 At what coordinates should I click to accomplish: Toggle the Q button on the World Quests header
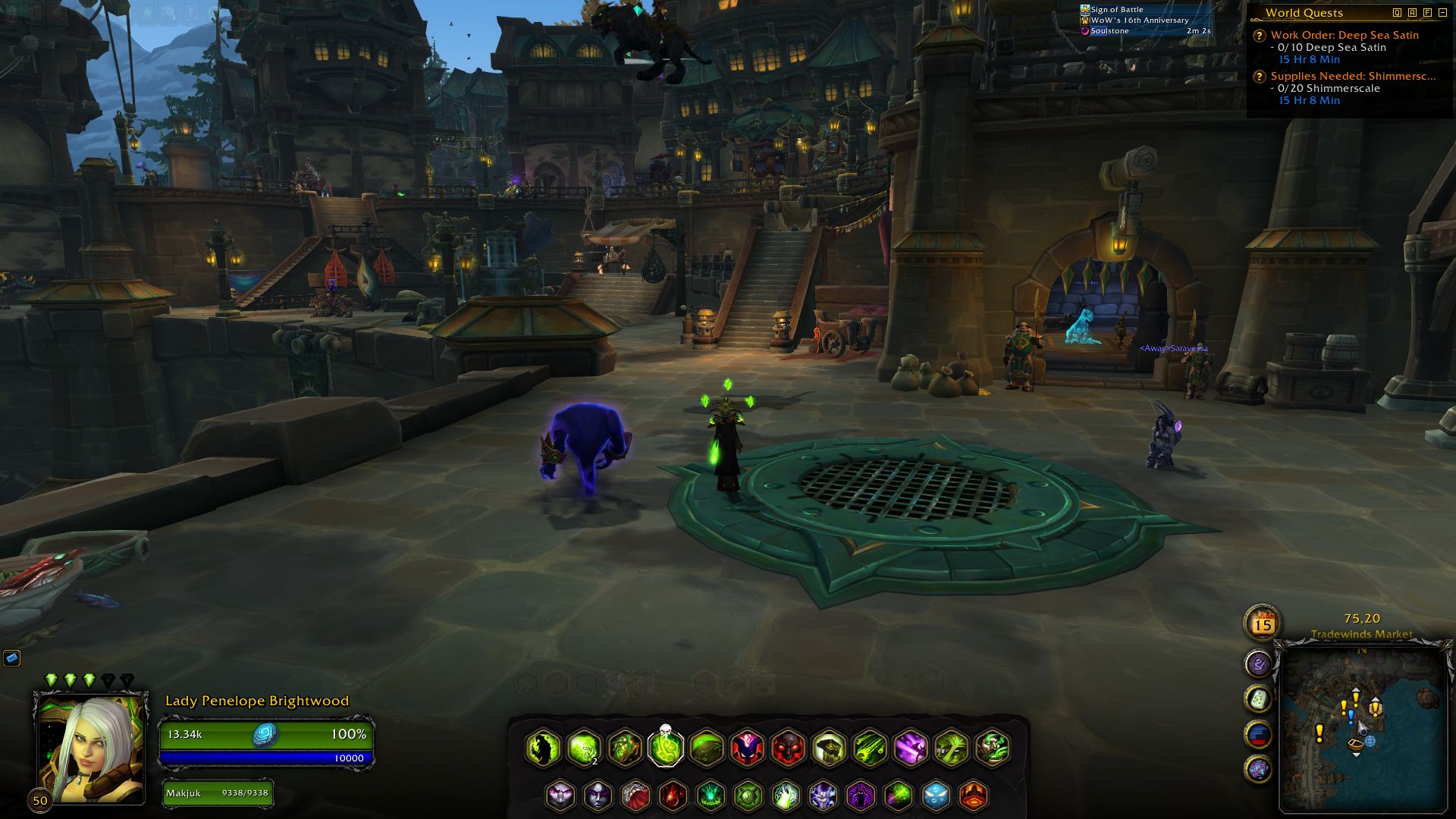1398,13
